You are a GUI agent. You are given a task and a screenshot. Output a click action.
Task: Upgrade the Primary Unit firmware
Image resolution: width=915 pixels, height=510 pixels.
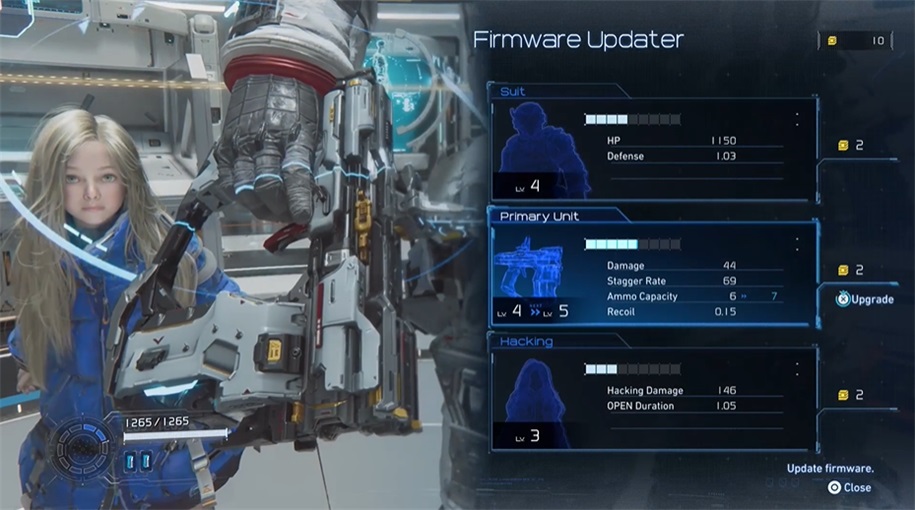[866, 299]
